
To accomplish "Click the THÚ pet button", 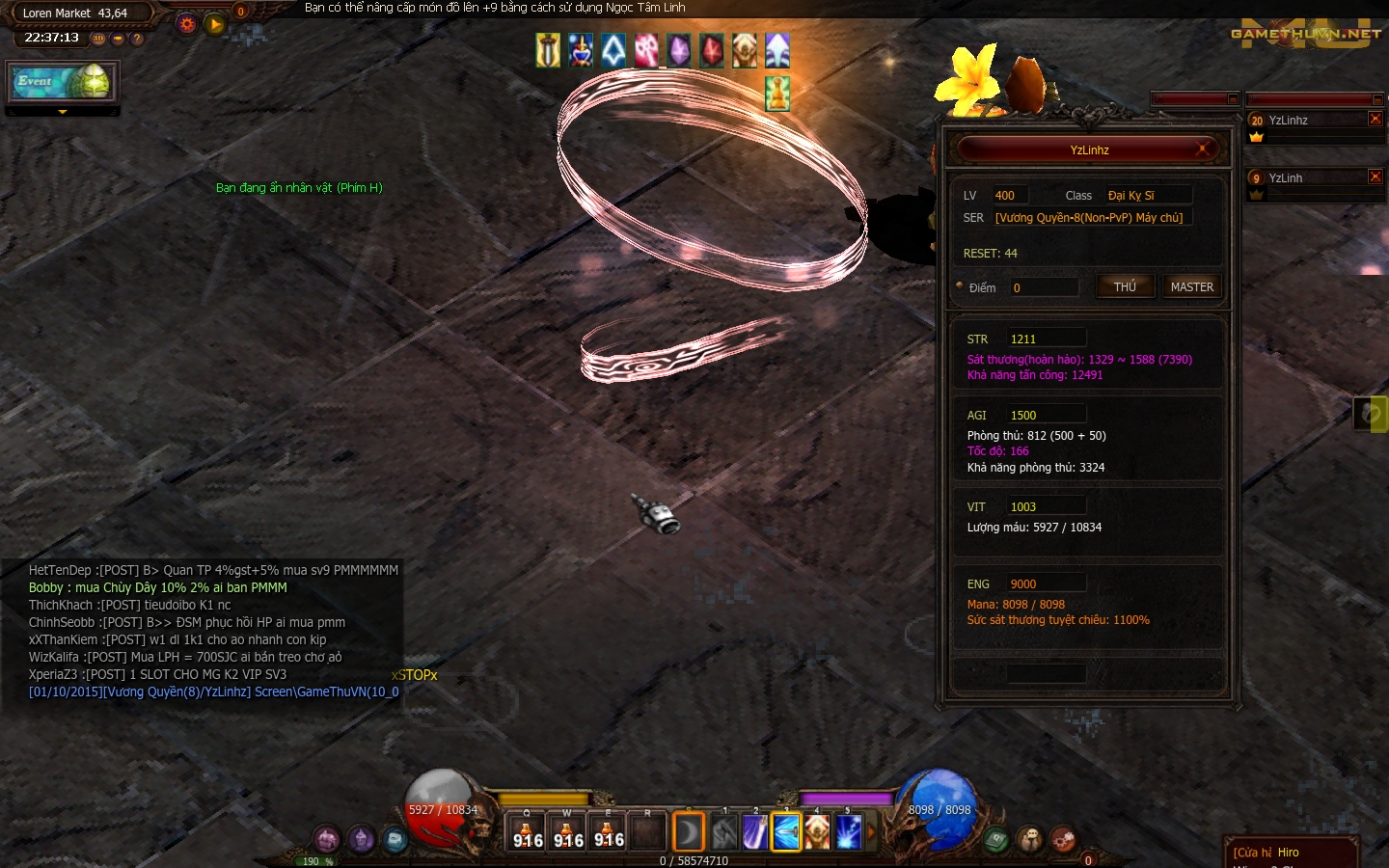I will click(1125, 286).
